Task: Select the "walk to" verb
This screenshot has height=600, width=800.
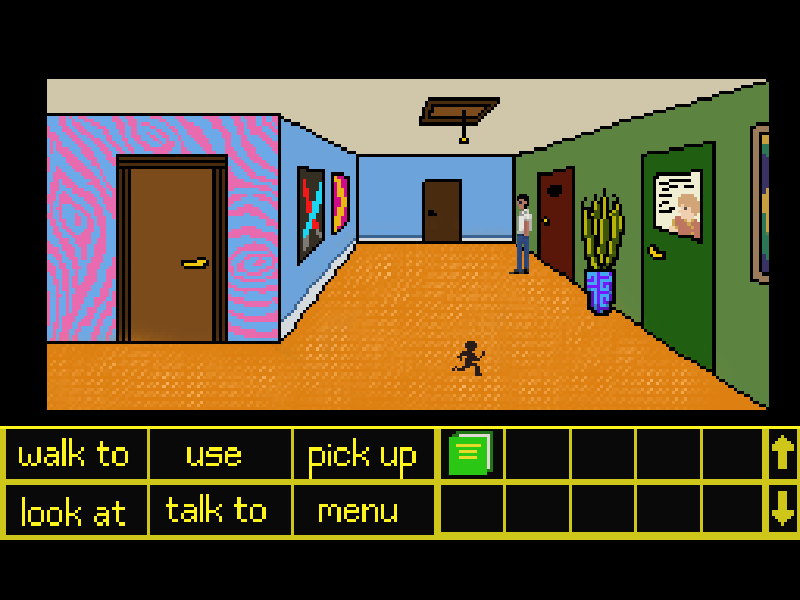Action: click(75, 455)
